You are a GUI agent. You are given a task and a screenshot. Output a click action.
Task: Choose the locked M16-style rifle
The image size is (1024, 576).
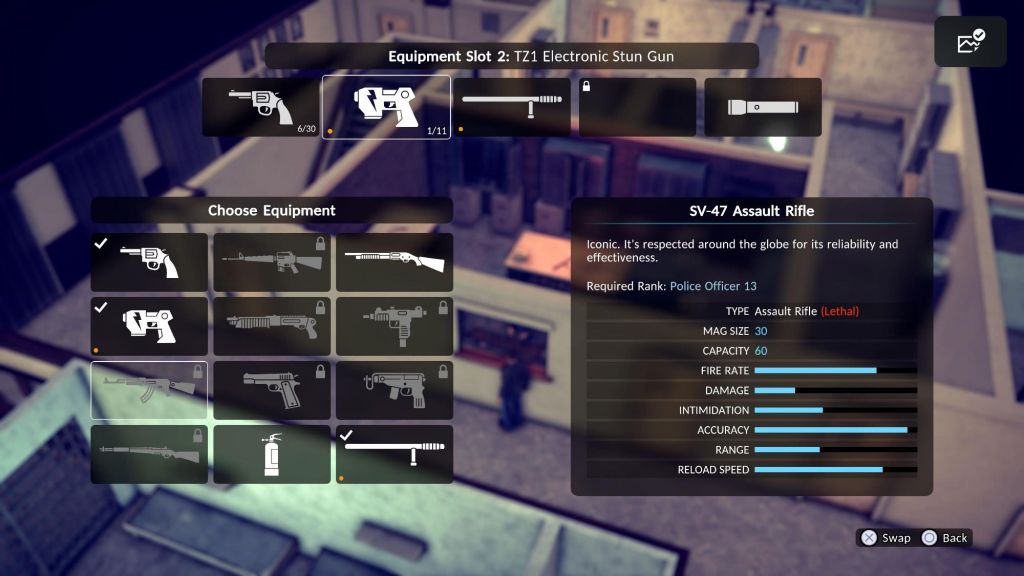(271, 263)
